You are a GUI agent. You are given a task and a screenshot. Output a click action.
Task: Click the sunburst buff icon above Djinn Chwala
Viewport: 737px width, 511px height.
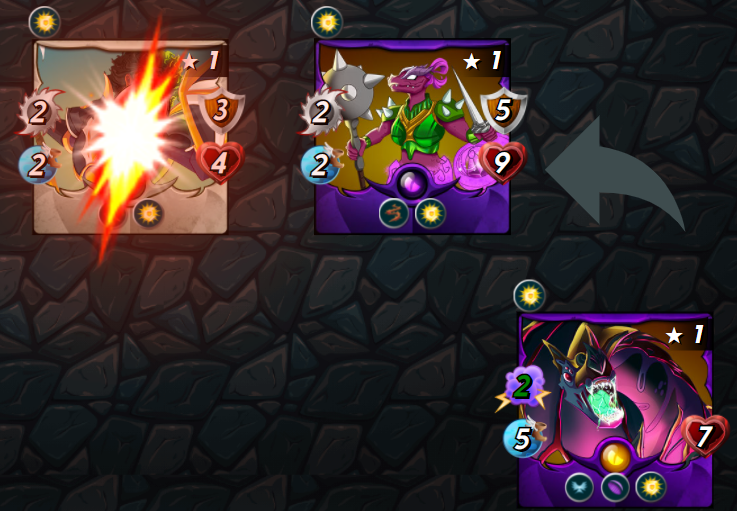pos(326,21)
